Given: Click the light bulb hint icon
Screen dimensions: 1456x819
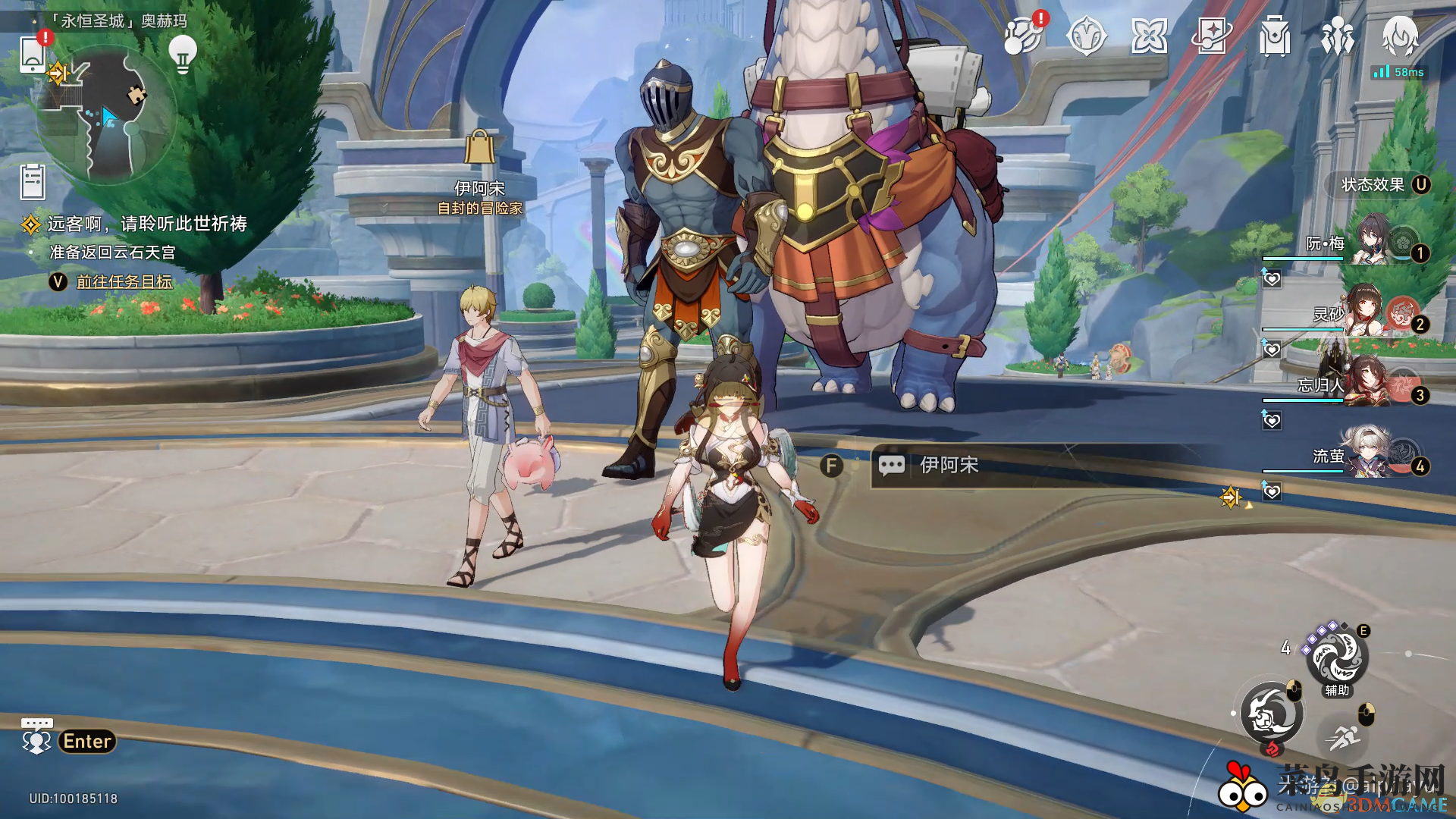Looking at the screenshot, I should [x=182, y=54].
